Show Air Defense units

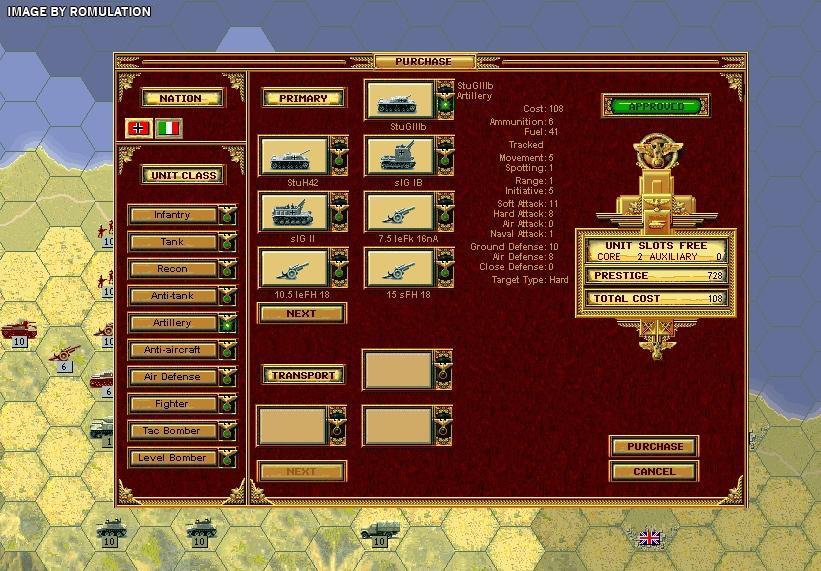[x=172, y=377]
